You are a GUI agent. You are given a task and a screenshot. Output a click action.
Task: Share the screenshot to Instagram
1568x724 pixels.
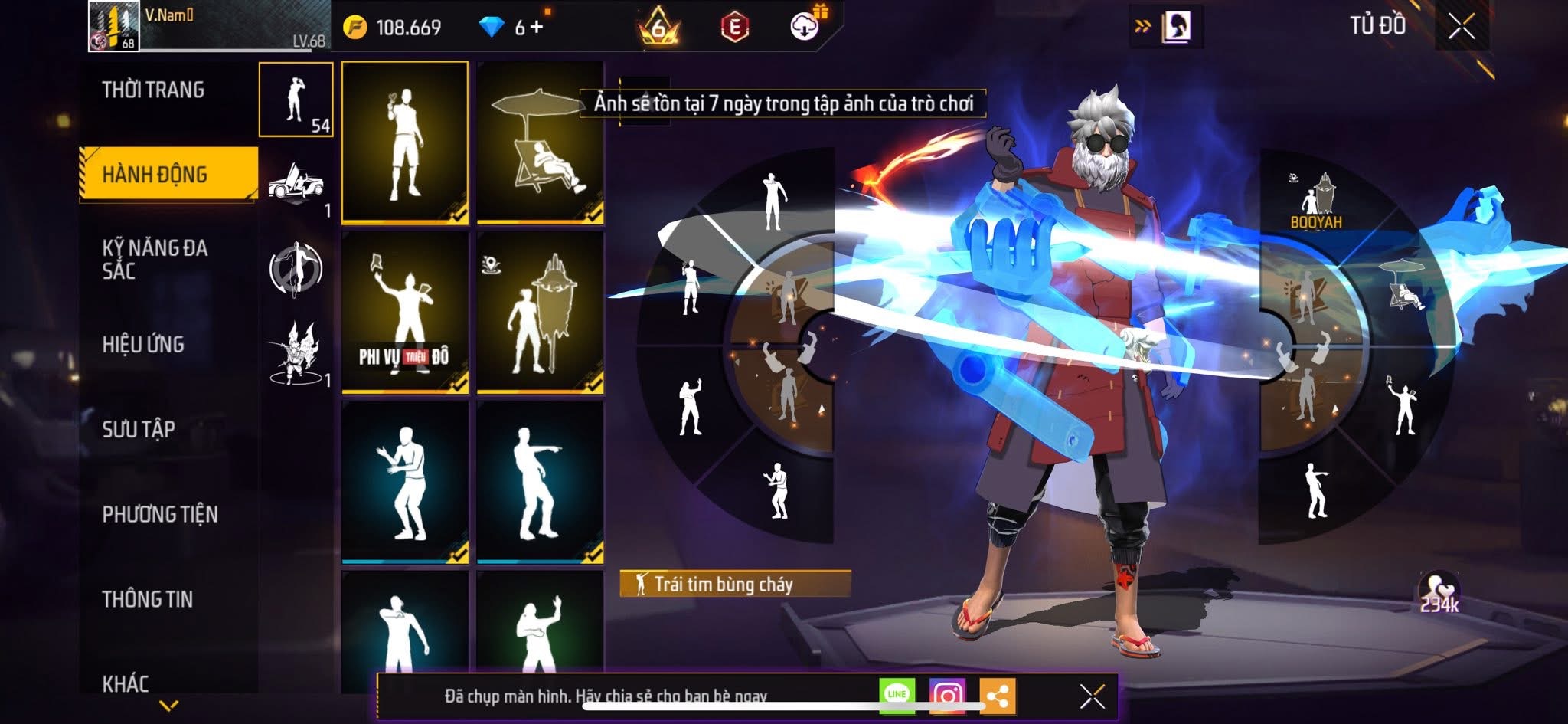[x=947, y=696]
